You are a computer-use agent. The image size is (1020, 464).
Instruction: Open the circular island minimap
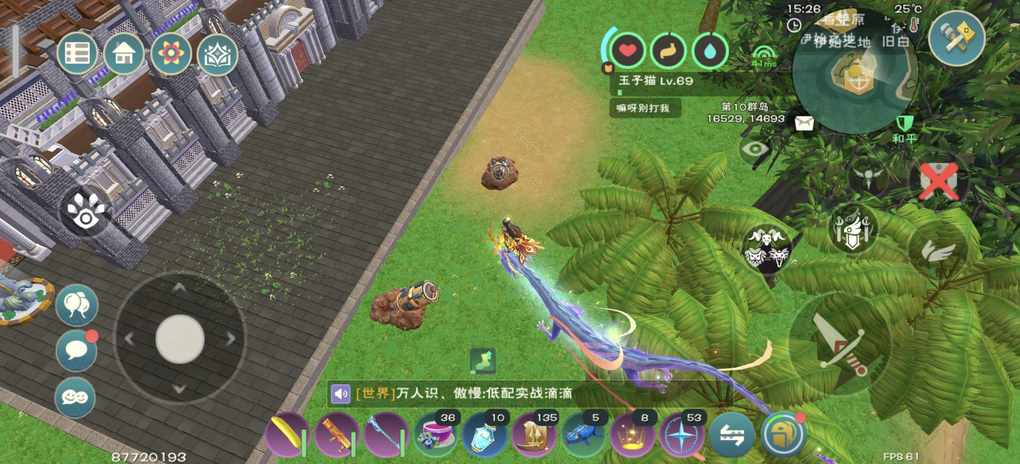pyautogui.click(x=853, y=70)
